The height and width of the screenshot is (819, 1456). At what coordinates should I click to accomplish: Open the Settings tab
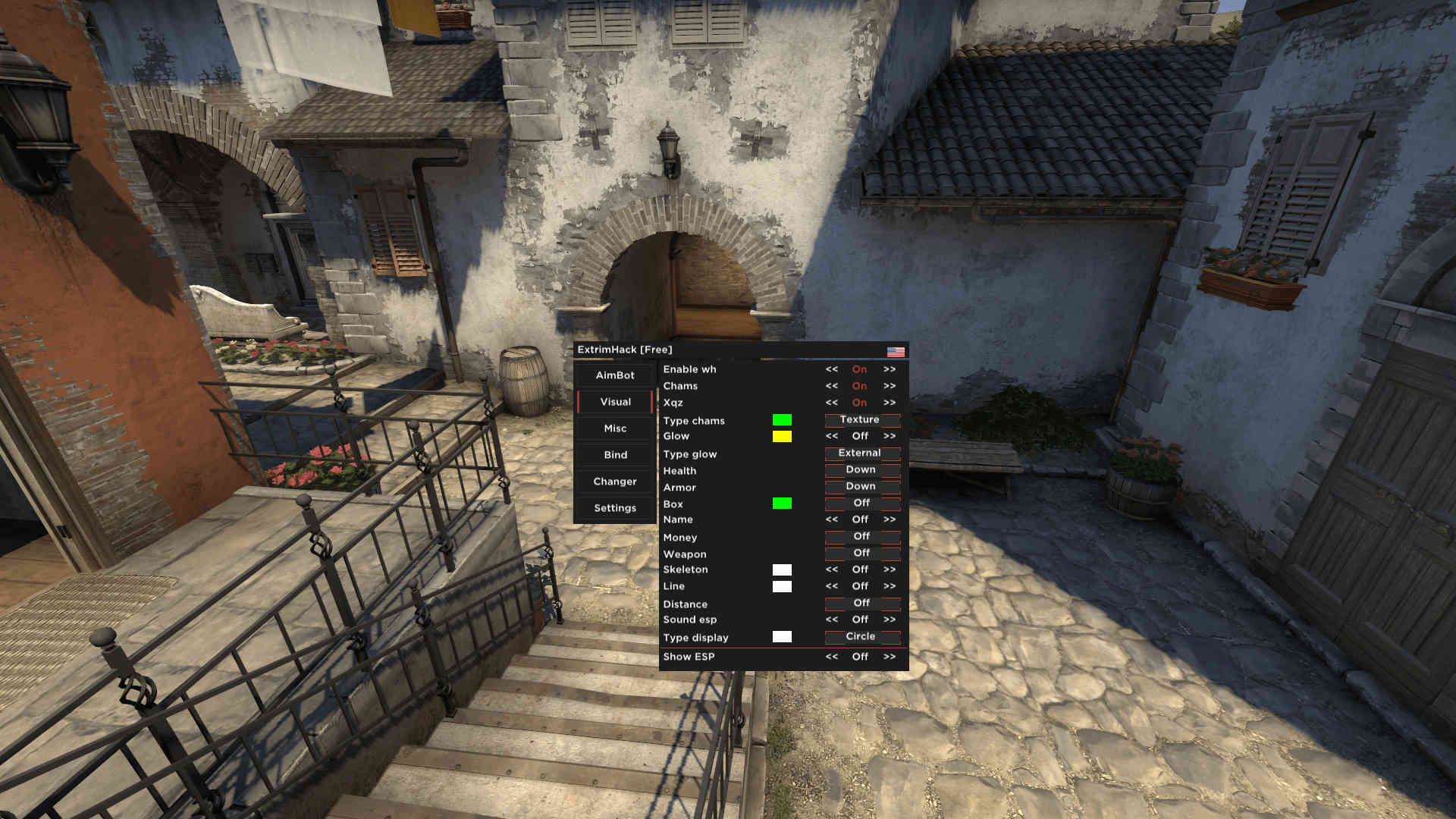pyautogui.click(x=613, y=507)
